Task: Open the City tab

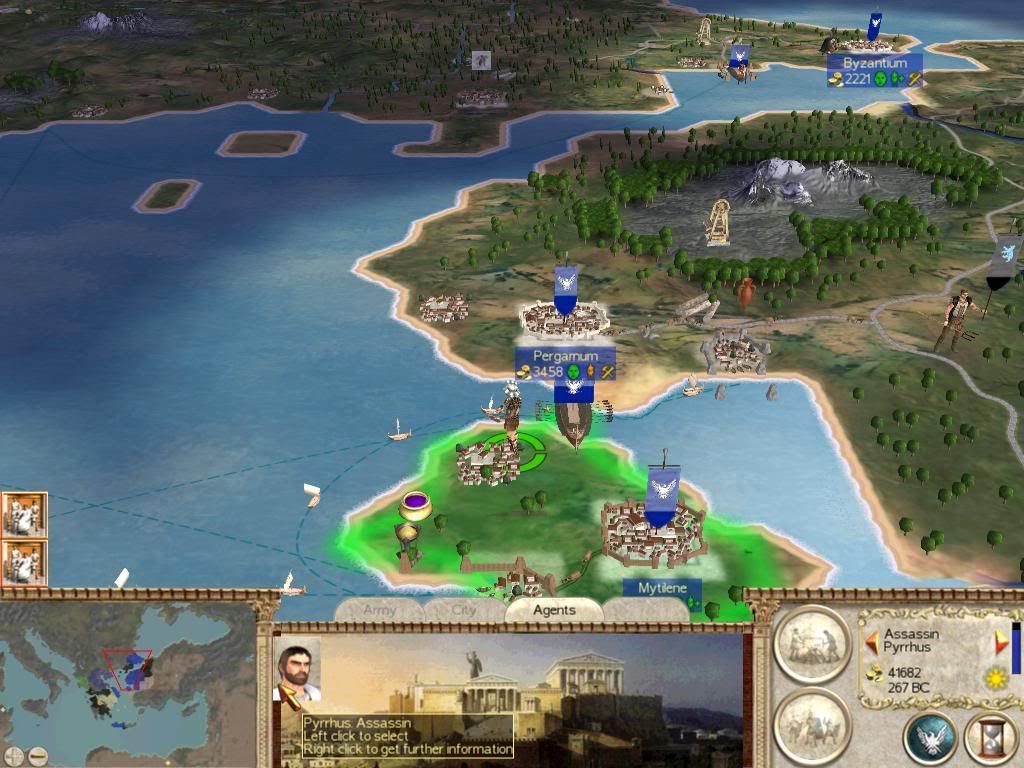Action: tap(463, 610)
